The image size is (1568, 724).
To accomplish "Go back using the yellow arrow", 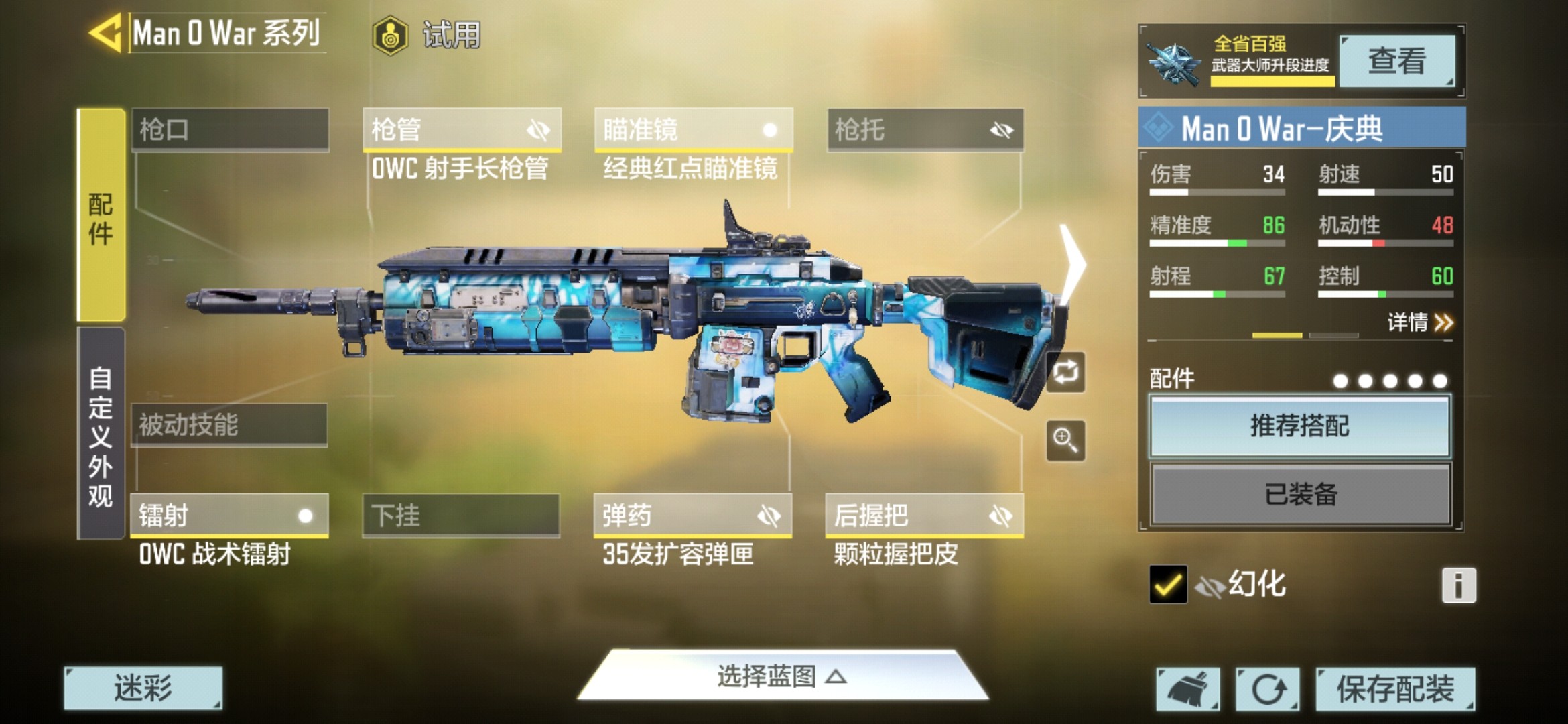I will (x=106, y=32).
